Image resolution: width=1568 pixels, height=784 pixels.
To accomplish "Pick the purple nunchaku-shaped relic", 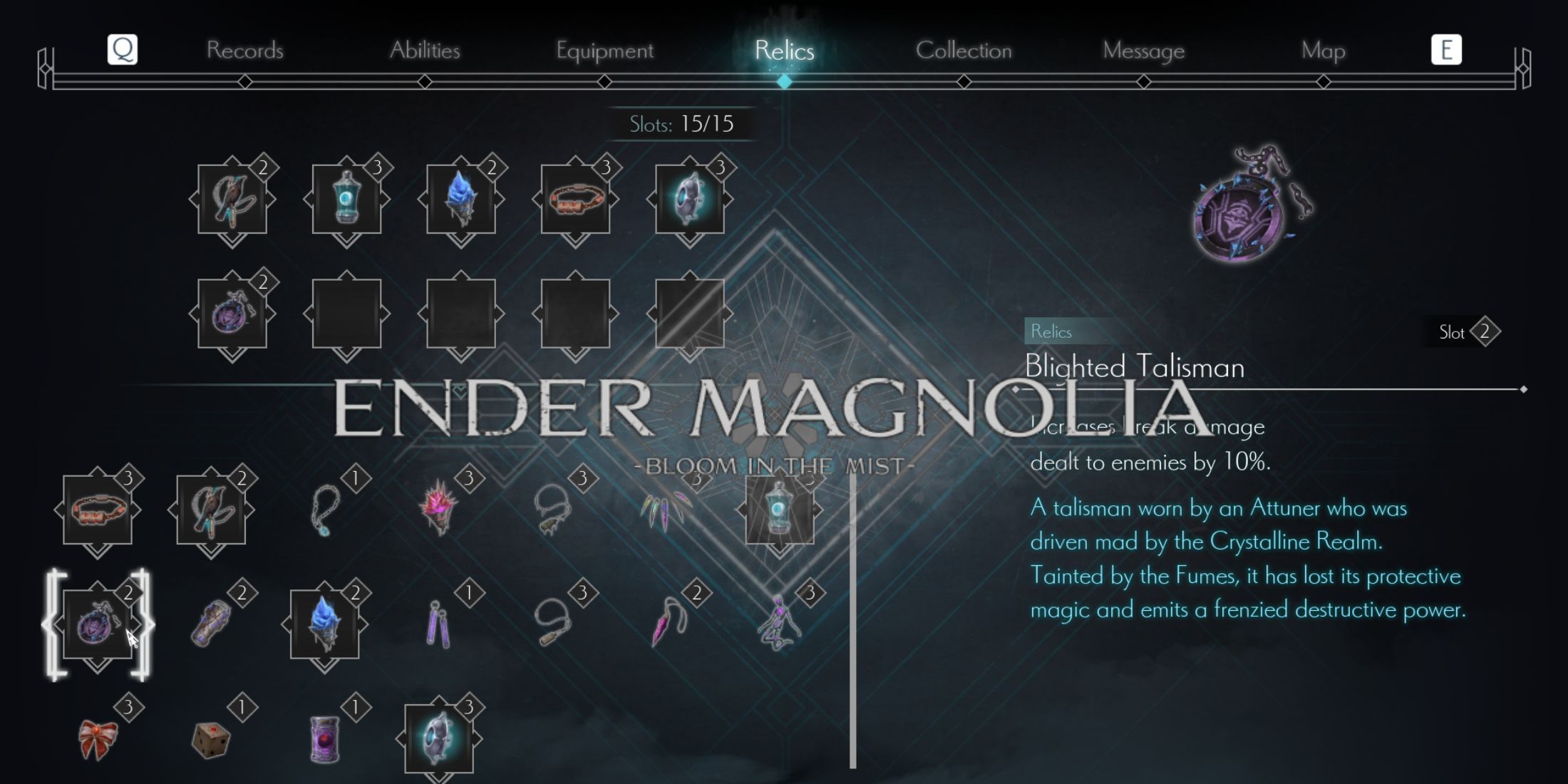I will (x=439, y=624).
